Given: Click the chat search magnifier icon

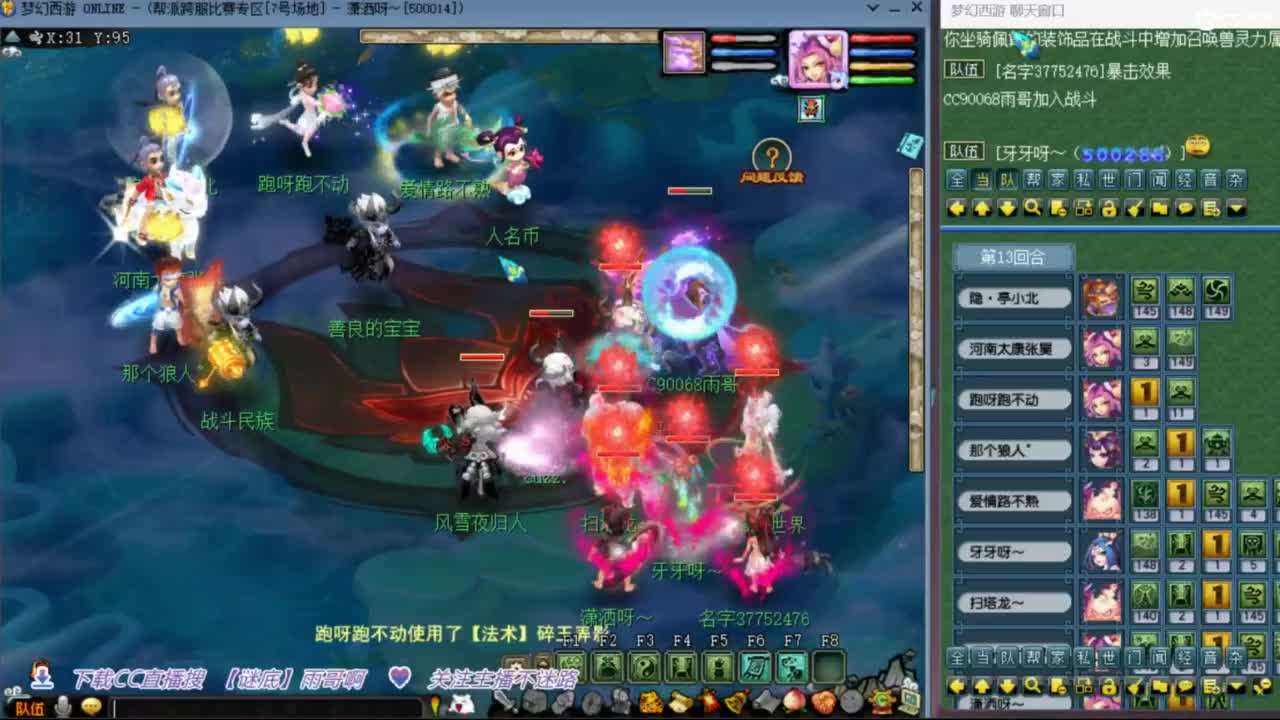Looking at the screenshot, I should click(1032, 207).
